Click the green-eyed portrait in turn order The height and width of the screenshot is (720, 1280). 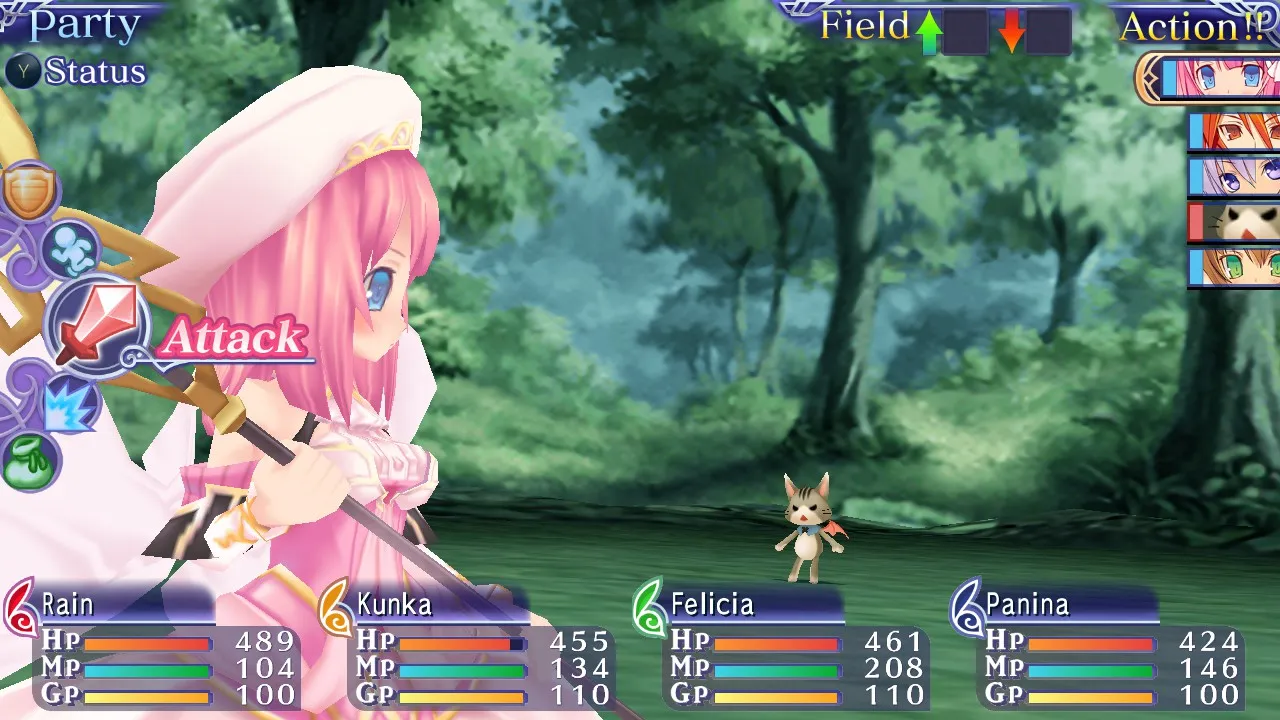point(1238,268)
